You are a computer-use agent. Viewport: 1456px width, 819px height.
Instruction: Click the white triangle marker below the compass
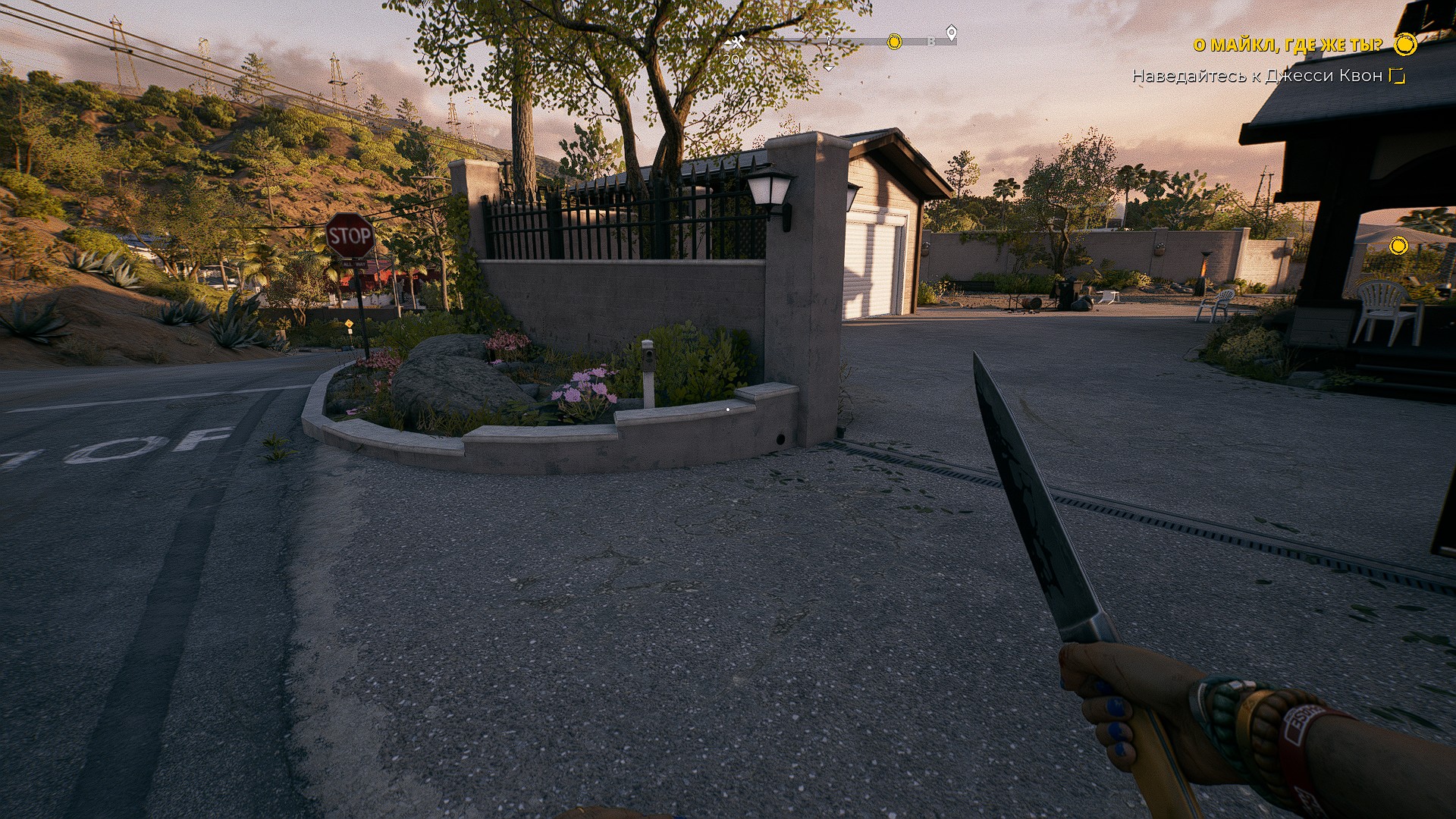829,68
